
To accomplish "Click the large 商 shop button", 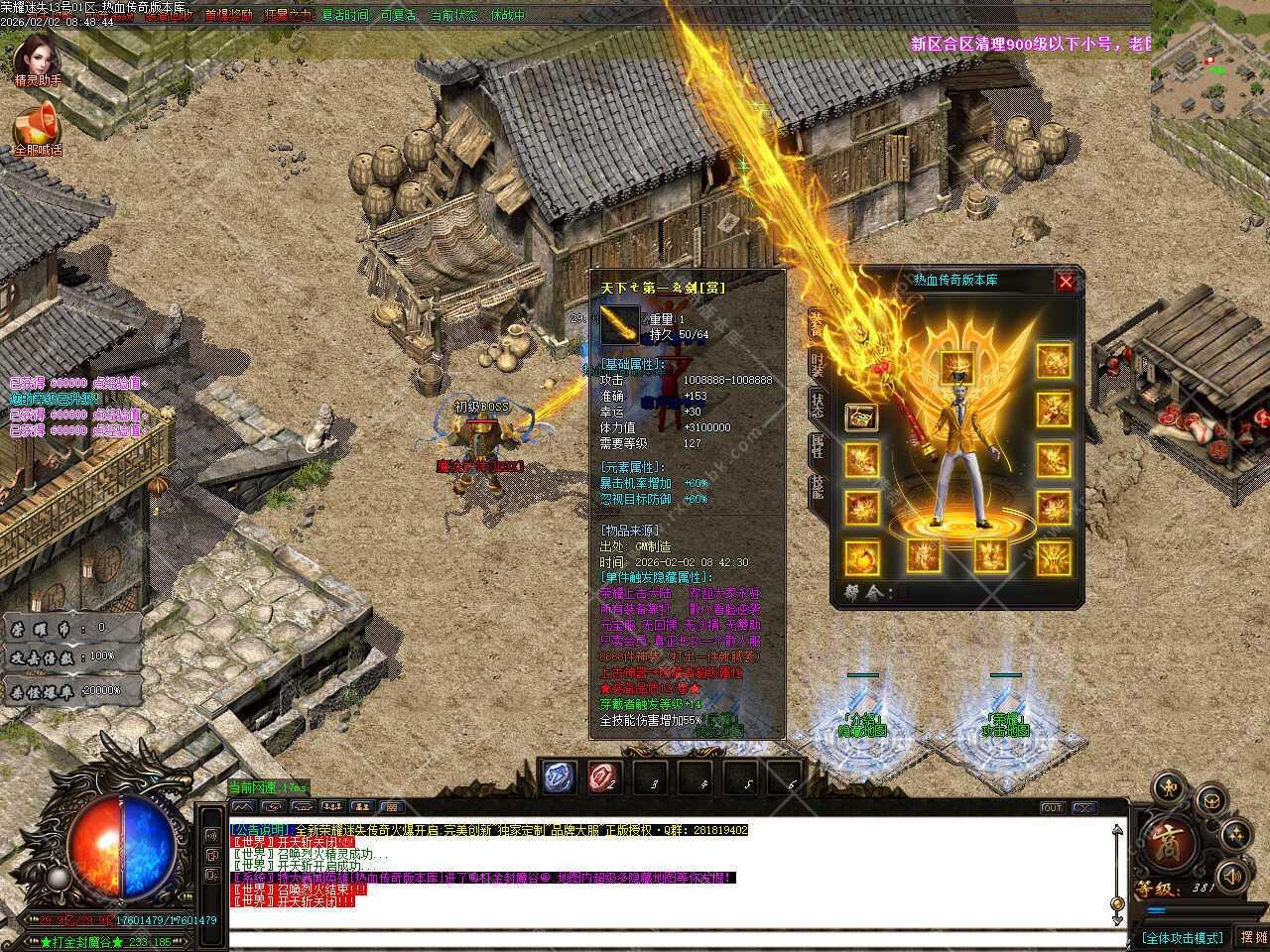I will [x=1171, y=845].
